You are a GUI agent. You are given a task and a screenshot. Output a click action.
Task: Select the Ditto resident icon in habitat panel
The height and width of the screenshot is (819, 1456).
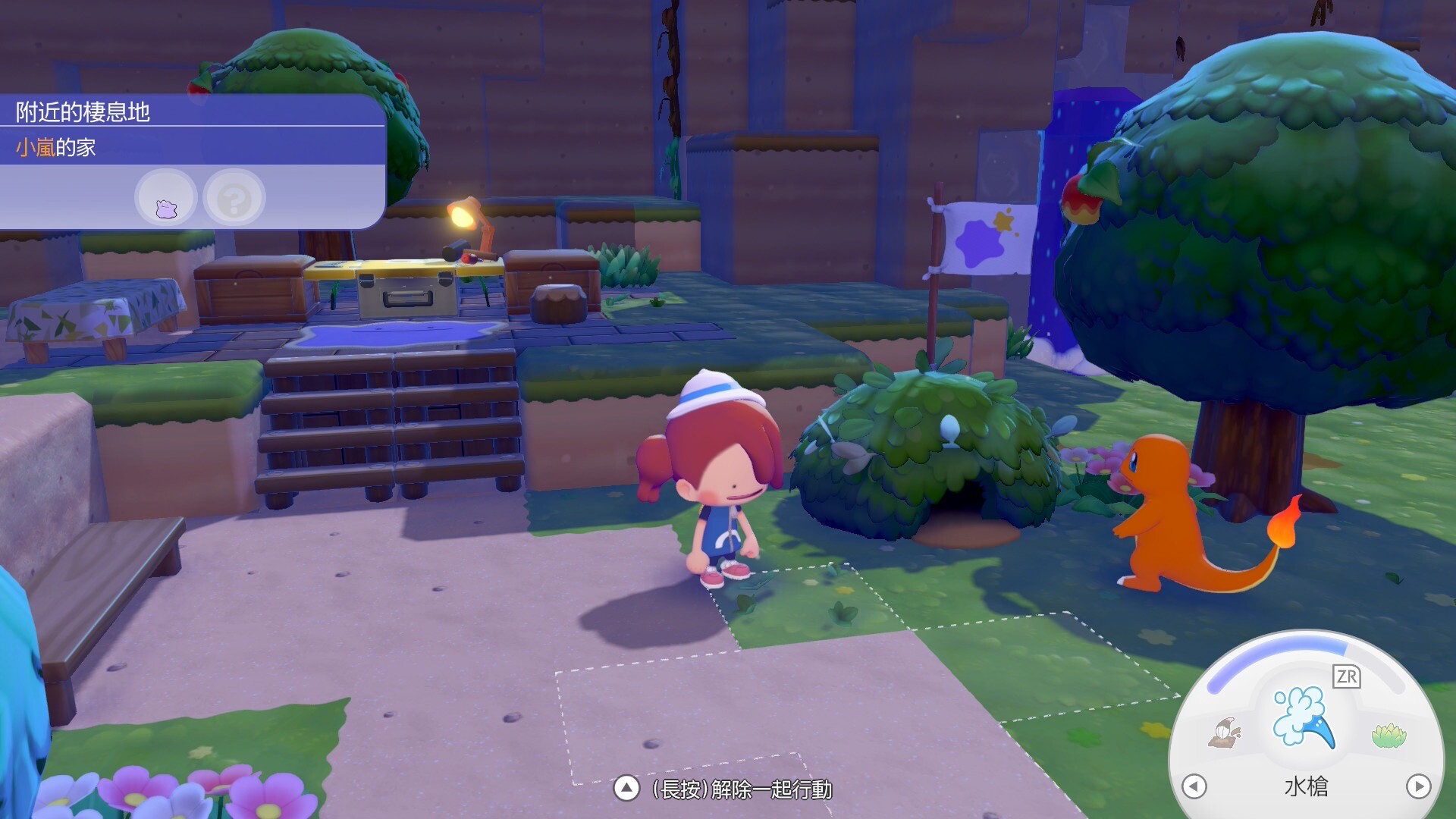pyautogui.click(x=166, y=199)
